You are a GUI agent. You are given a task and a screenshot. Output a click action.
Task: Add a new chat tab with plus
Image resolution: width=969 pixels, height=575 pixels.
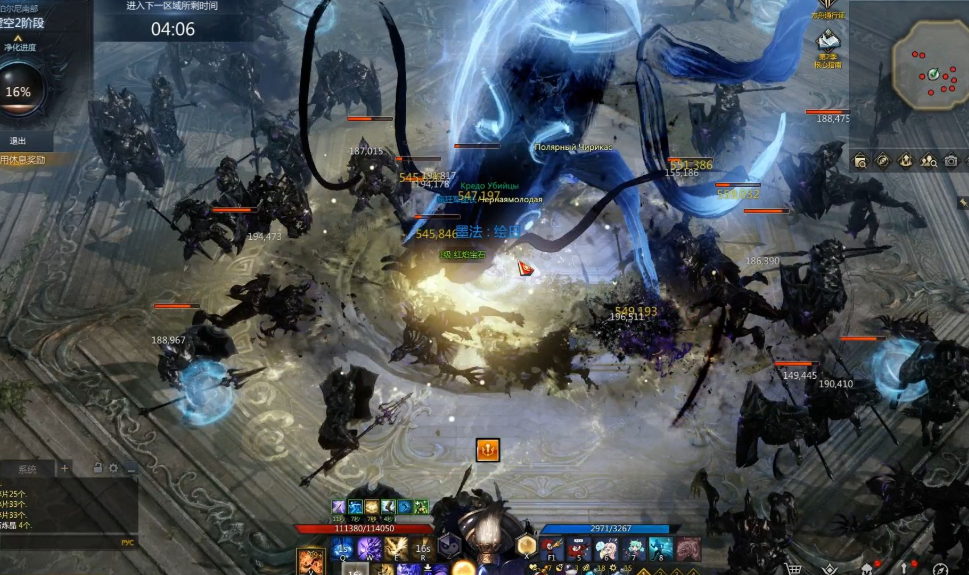[65, 468]
